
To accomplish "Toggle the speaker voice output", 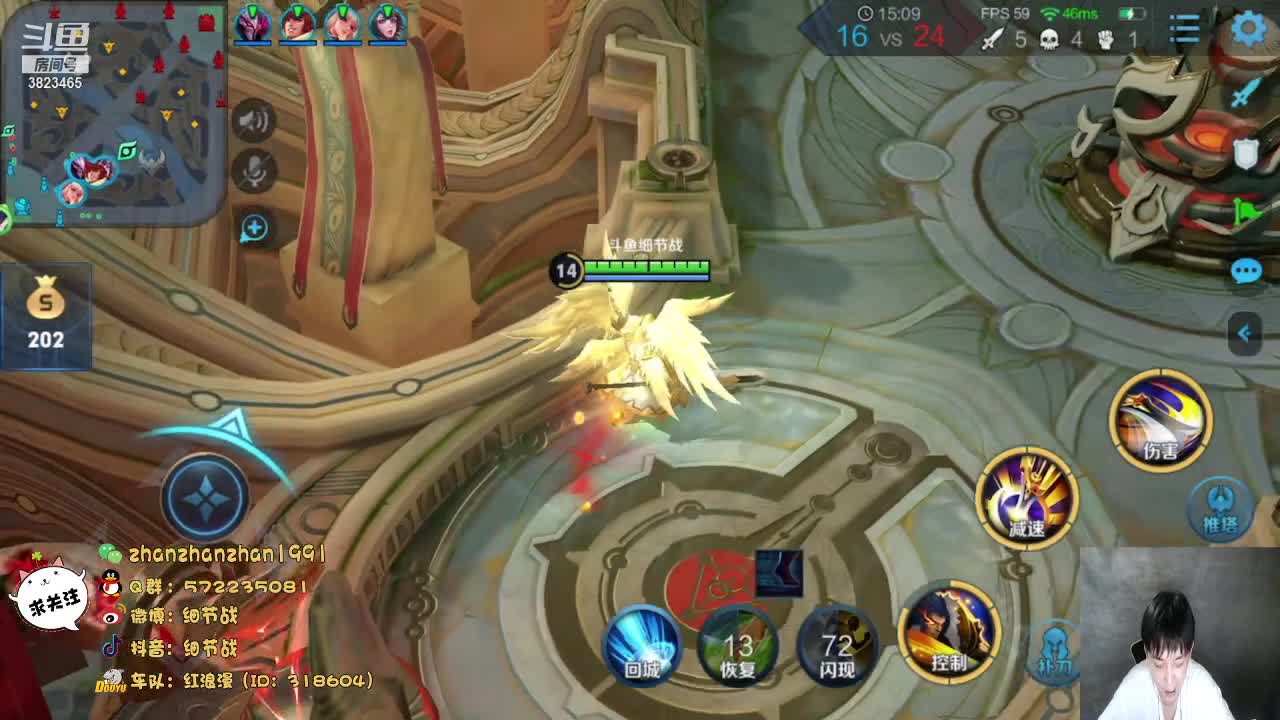I will click(x=254, y=122).
